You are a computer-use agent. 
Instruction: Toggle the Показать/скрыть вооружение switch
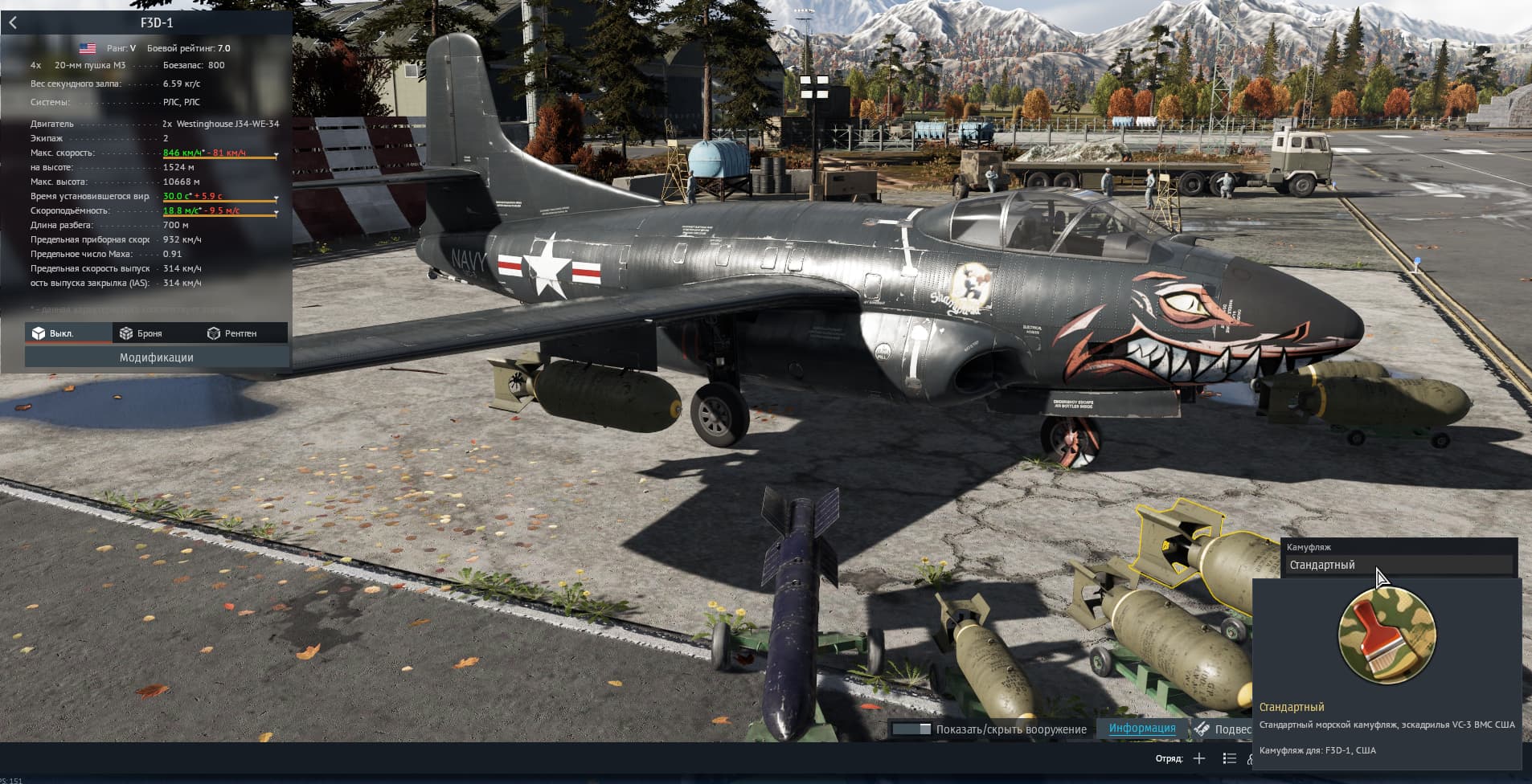(x=911, y=729)
